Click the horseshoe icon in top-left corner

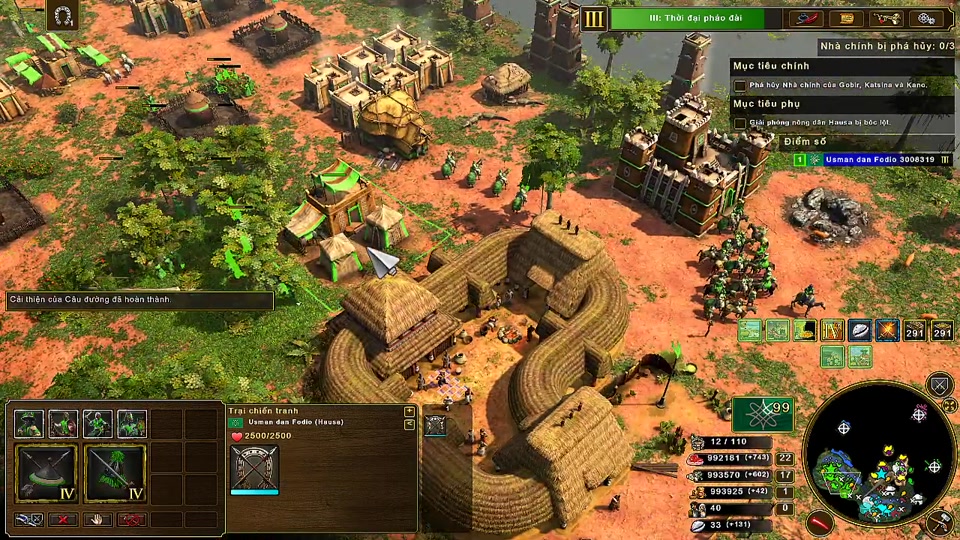point(62,15)
